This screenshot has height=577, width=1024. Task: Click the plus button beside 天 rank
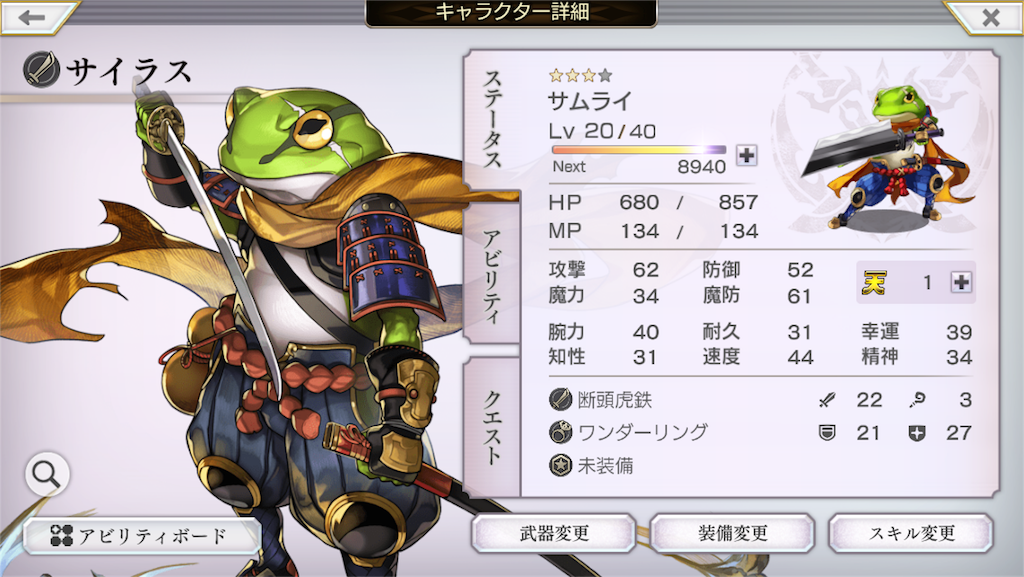click(961, 283)
